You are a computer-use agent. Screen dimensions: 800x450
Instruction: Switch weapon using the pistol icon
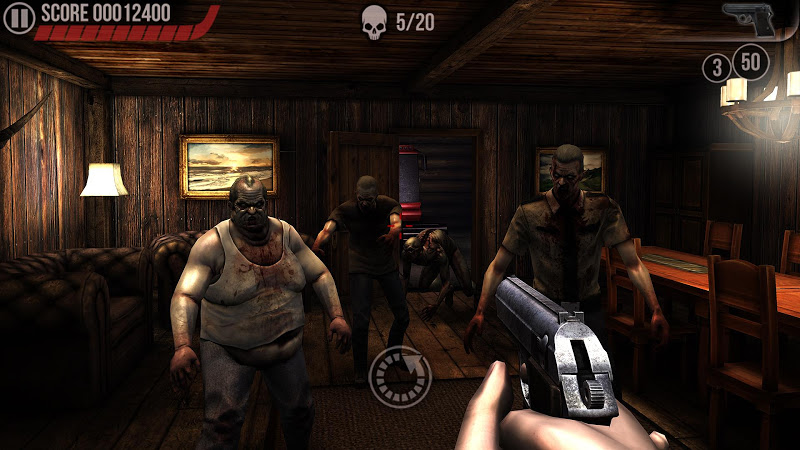click(751, 19)
